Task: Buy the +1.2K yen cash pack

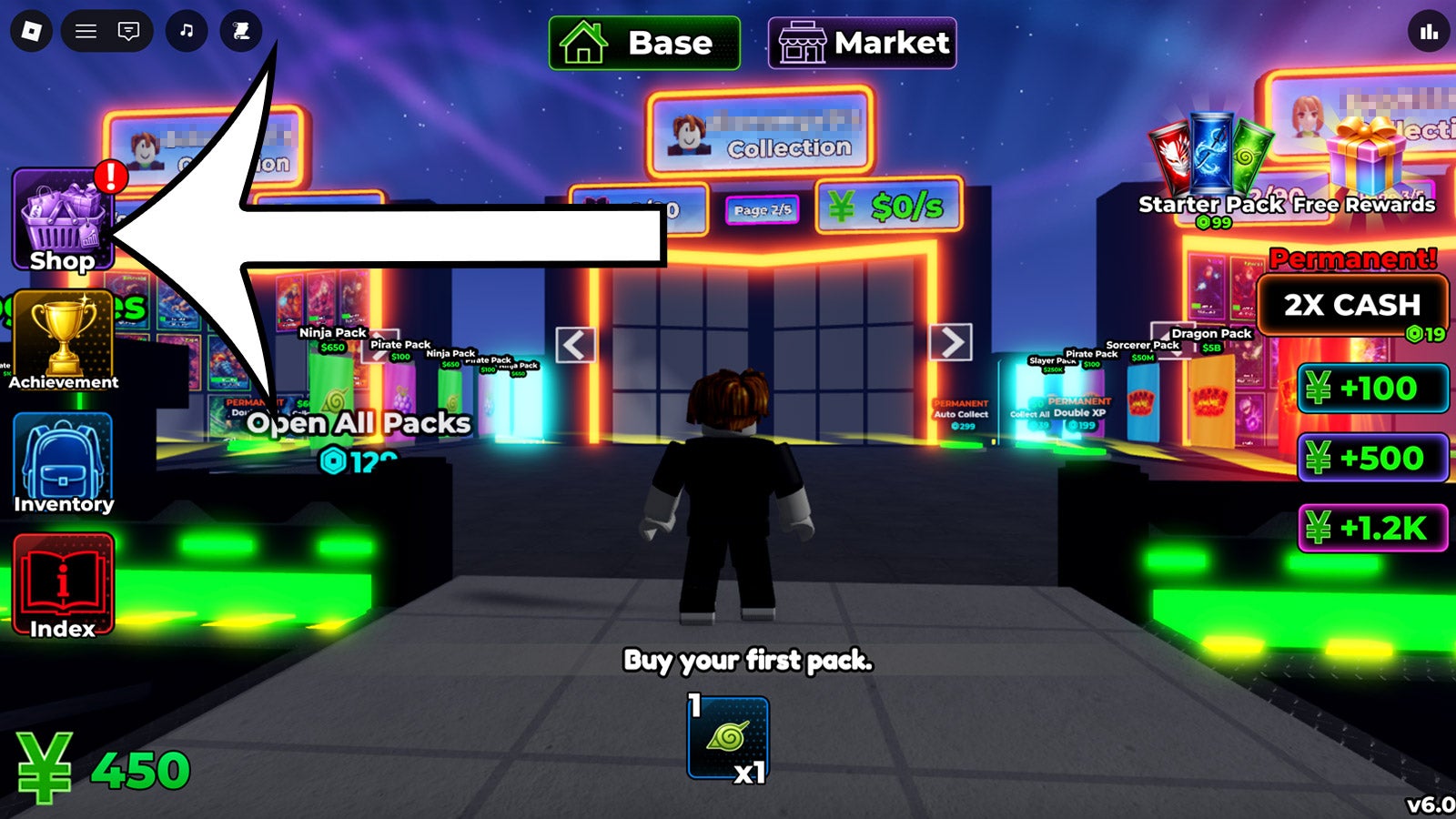Action: (1372, 528)
